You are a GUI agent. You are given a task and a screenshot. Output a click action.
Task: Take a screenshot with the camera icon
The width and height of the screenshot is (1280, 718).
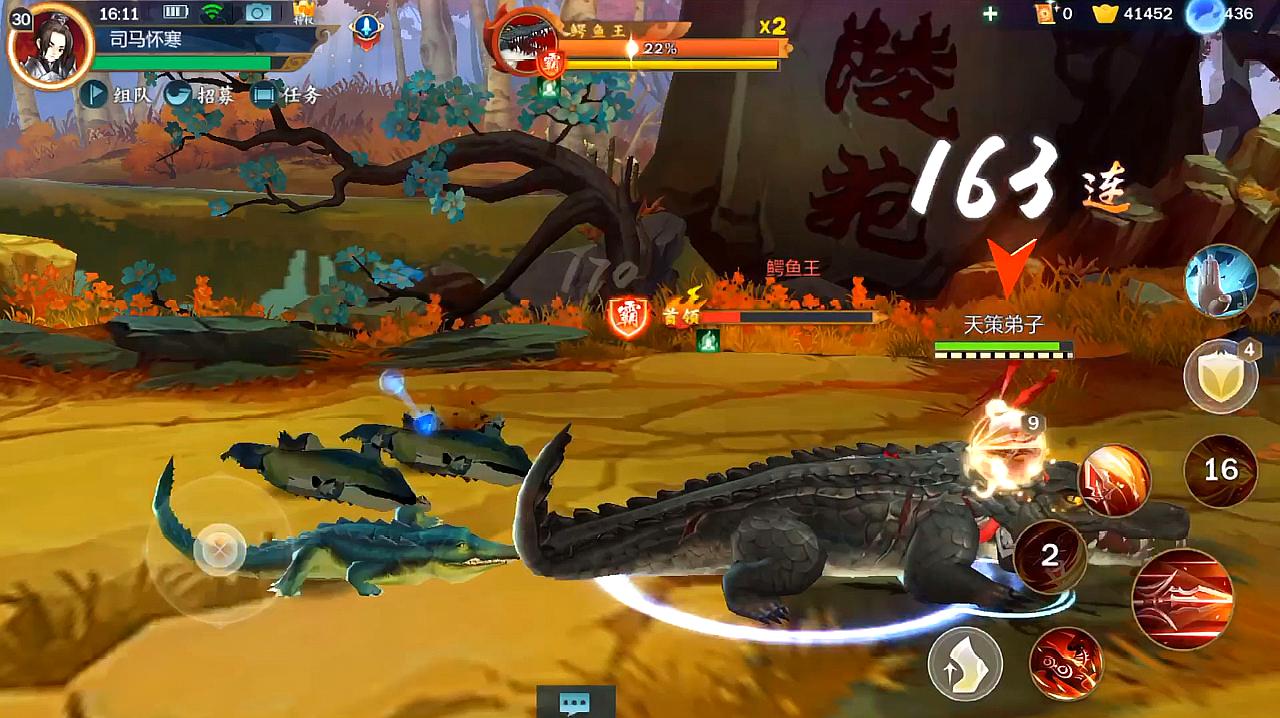point(259,13)
